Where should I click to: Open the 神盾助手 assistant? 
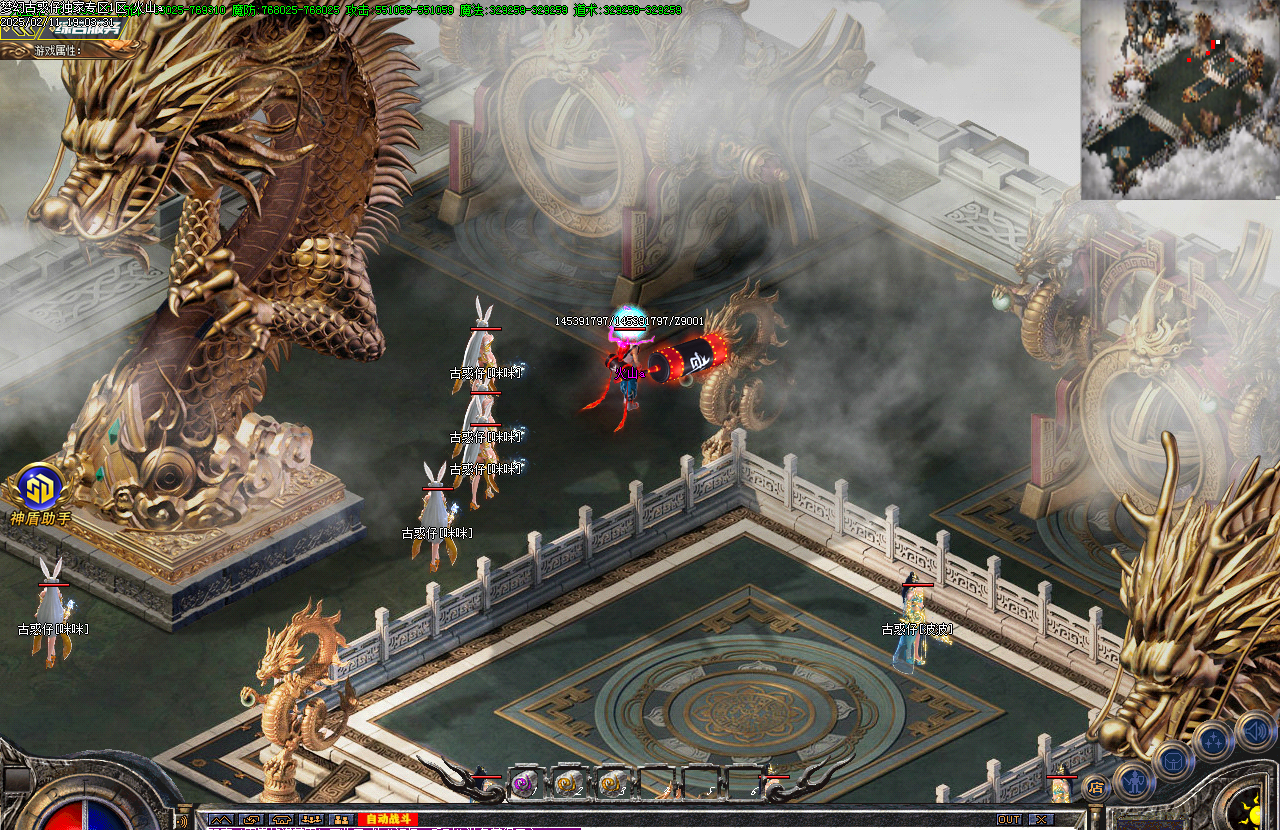40,488
